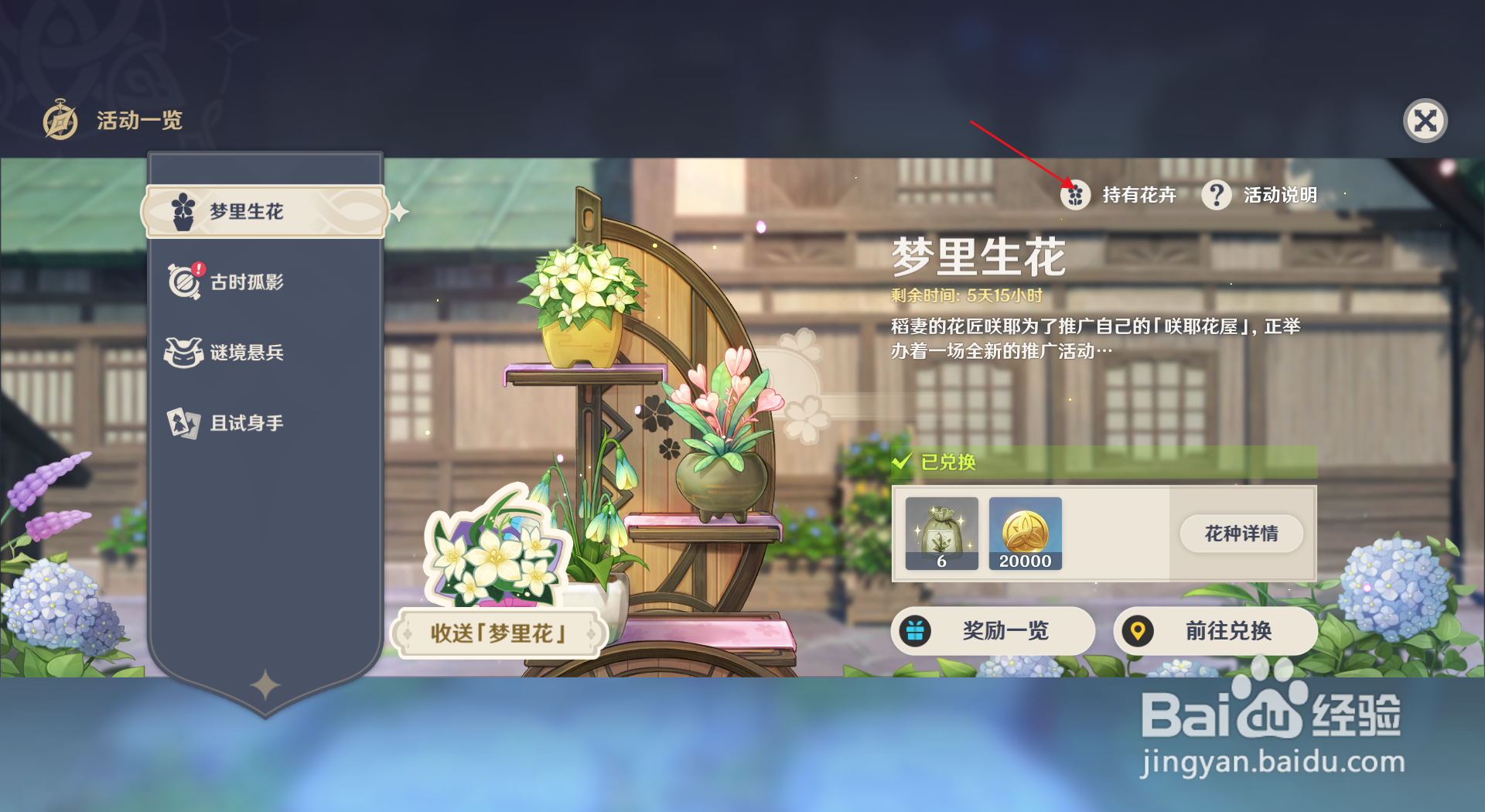Select the seed pouch showing quantity 6
Image resolution: width=1485 pixels, height=812 pixels.
(940, 534)
